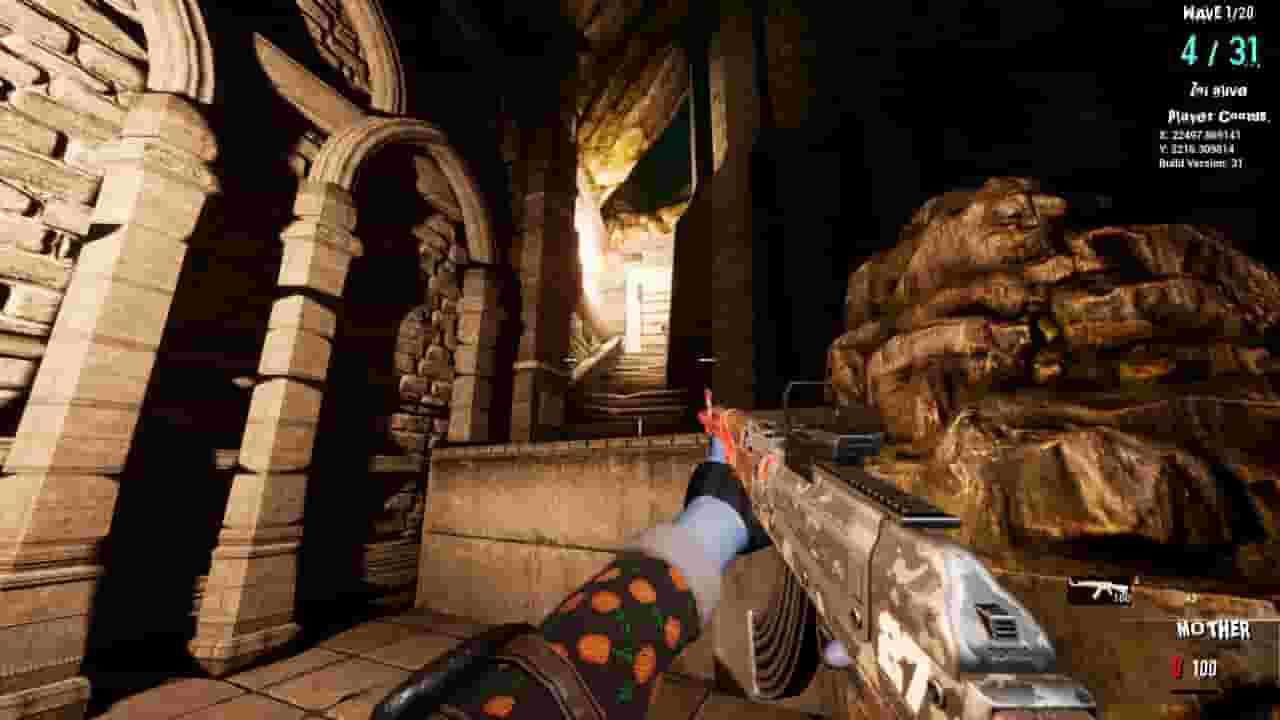Screen dimensions: 1280x720
Task: Click the health value 100
Action: [x=1203, y=665]
